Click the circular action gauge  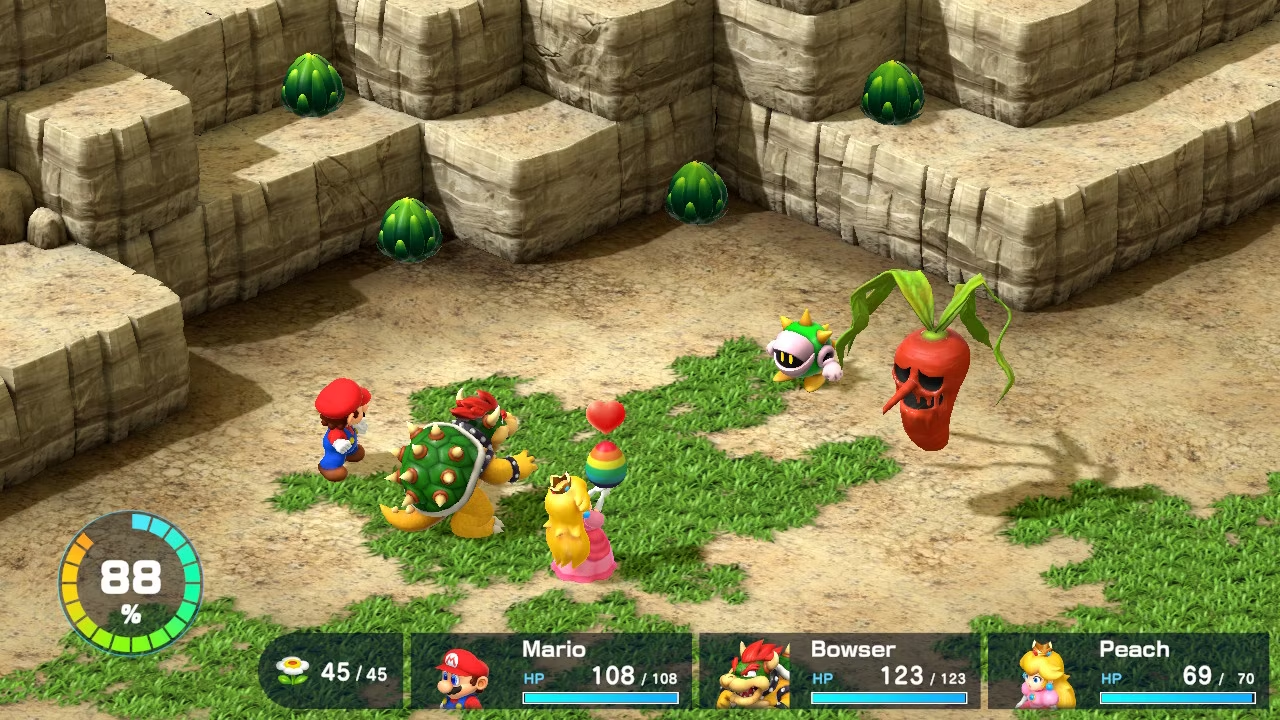(x=130, y=583)
